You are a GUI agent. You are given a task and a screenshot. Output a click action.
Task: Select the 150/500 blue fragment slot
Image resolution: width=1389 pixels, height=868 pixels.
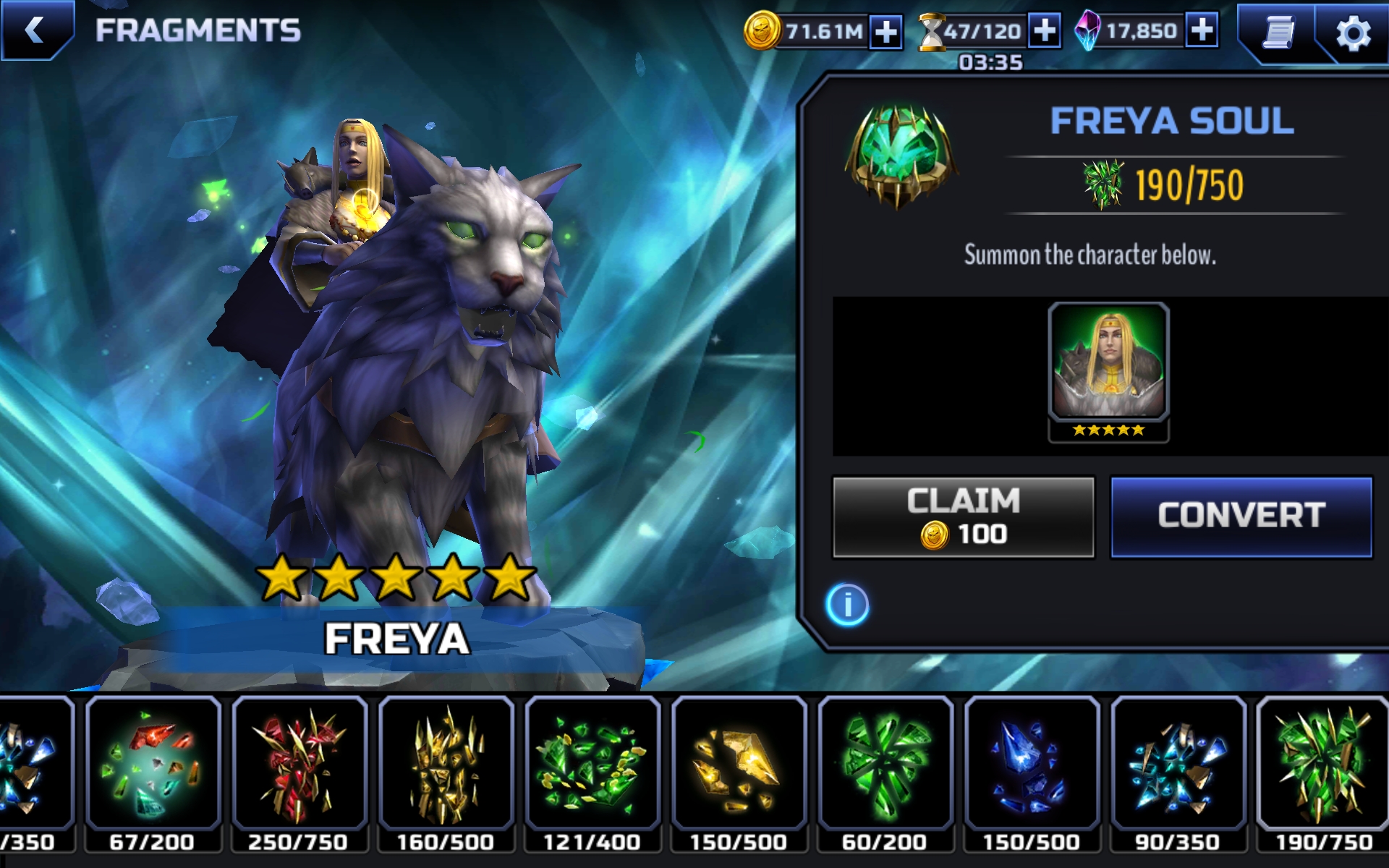pos(1032,773)
